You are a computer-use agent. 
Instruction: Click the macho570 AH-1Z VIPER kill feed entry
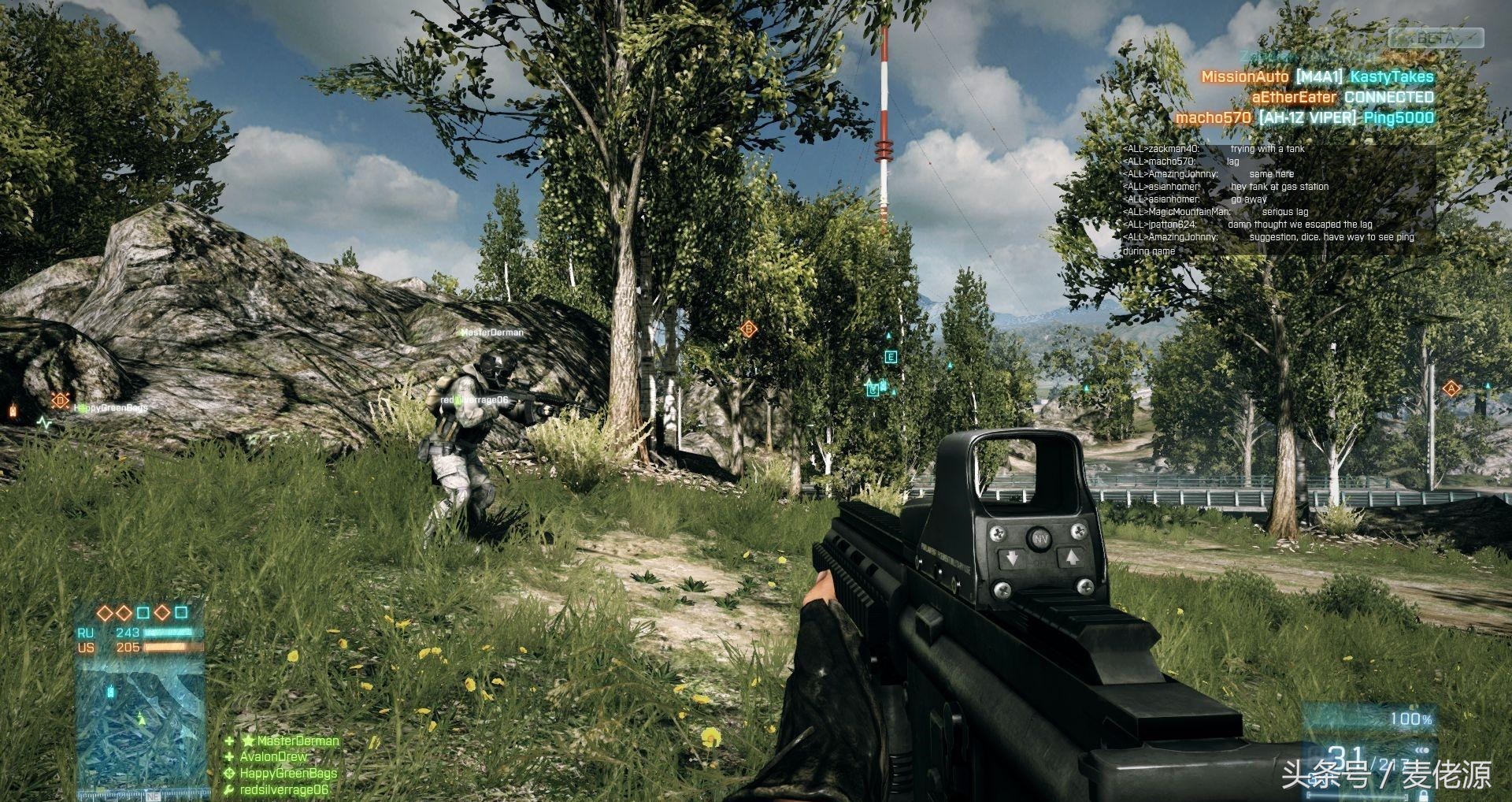click(1304, 117)
